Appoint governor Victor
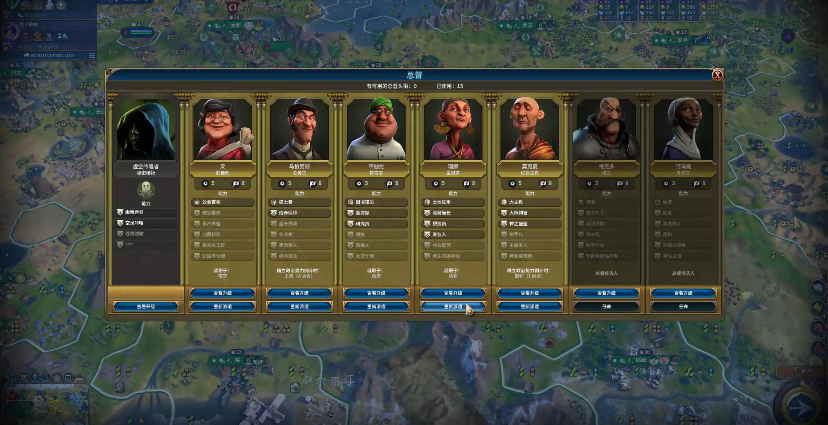 point(605,306)
